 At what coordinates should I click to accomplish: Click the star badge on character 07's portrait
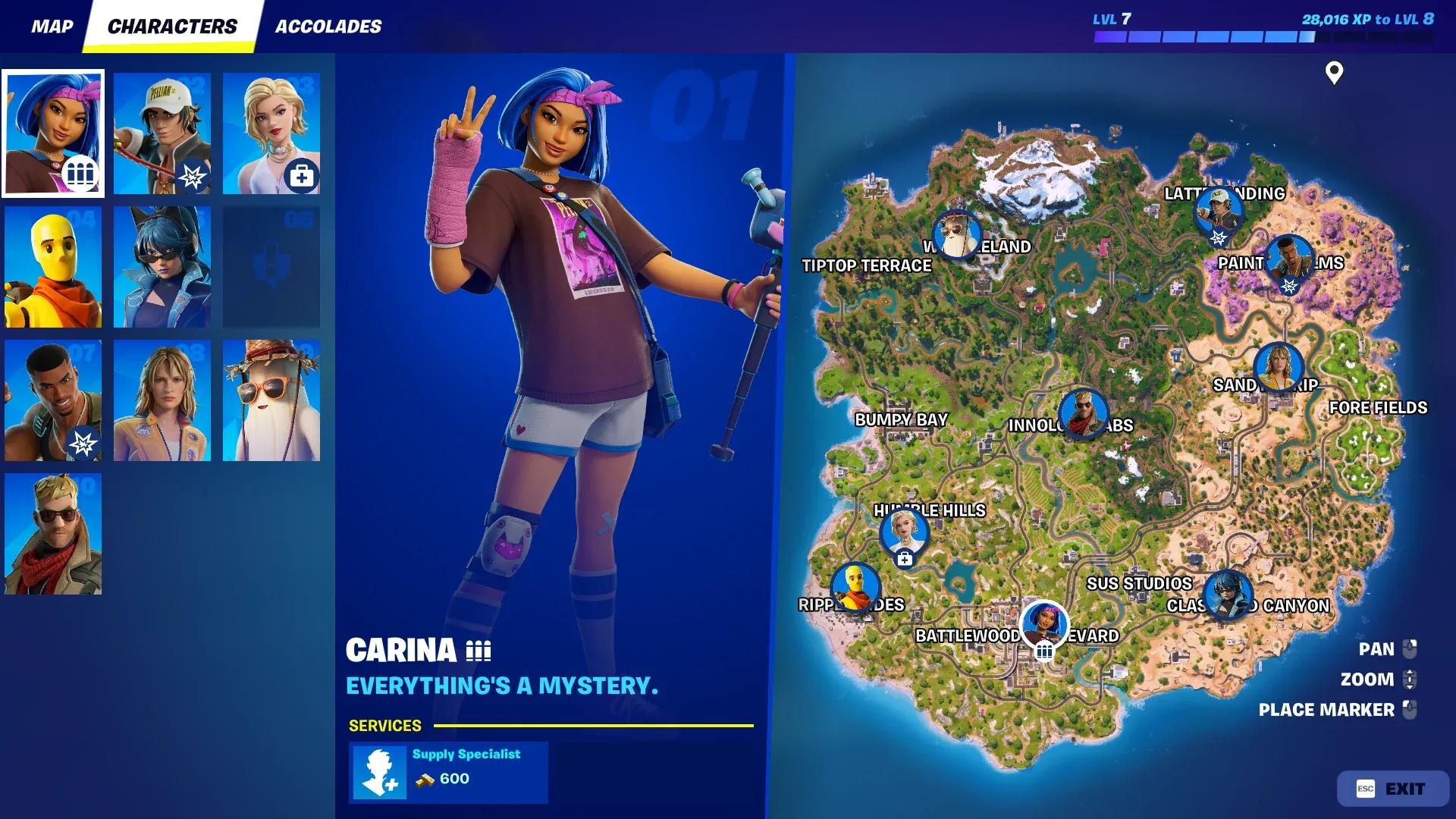(83, 440)
